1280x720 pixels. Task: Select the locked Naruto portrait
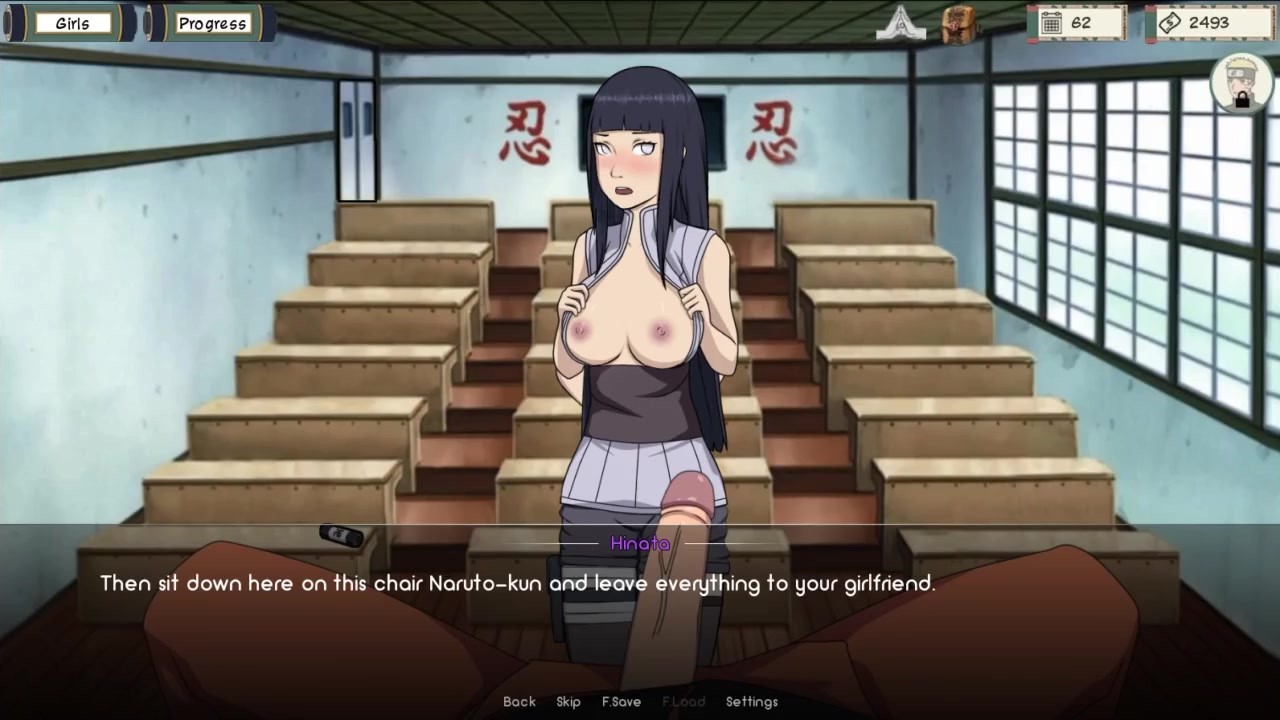click(x=1241, y=83)
